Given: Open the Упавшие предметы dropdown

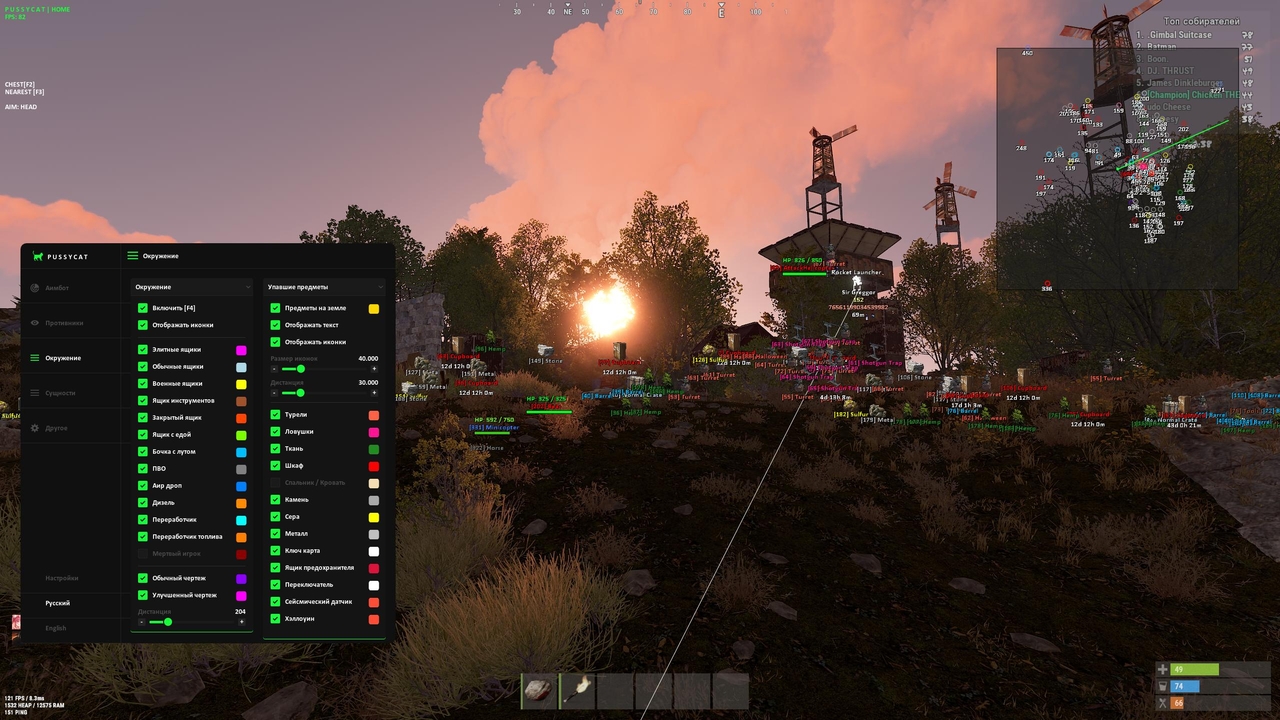Looking at the screenshot, I should click(323, 286).
